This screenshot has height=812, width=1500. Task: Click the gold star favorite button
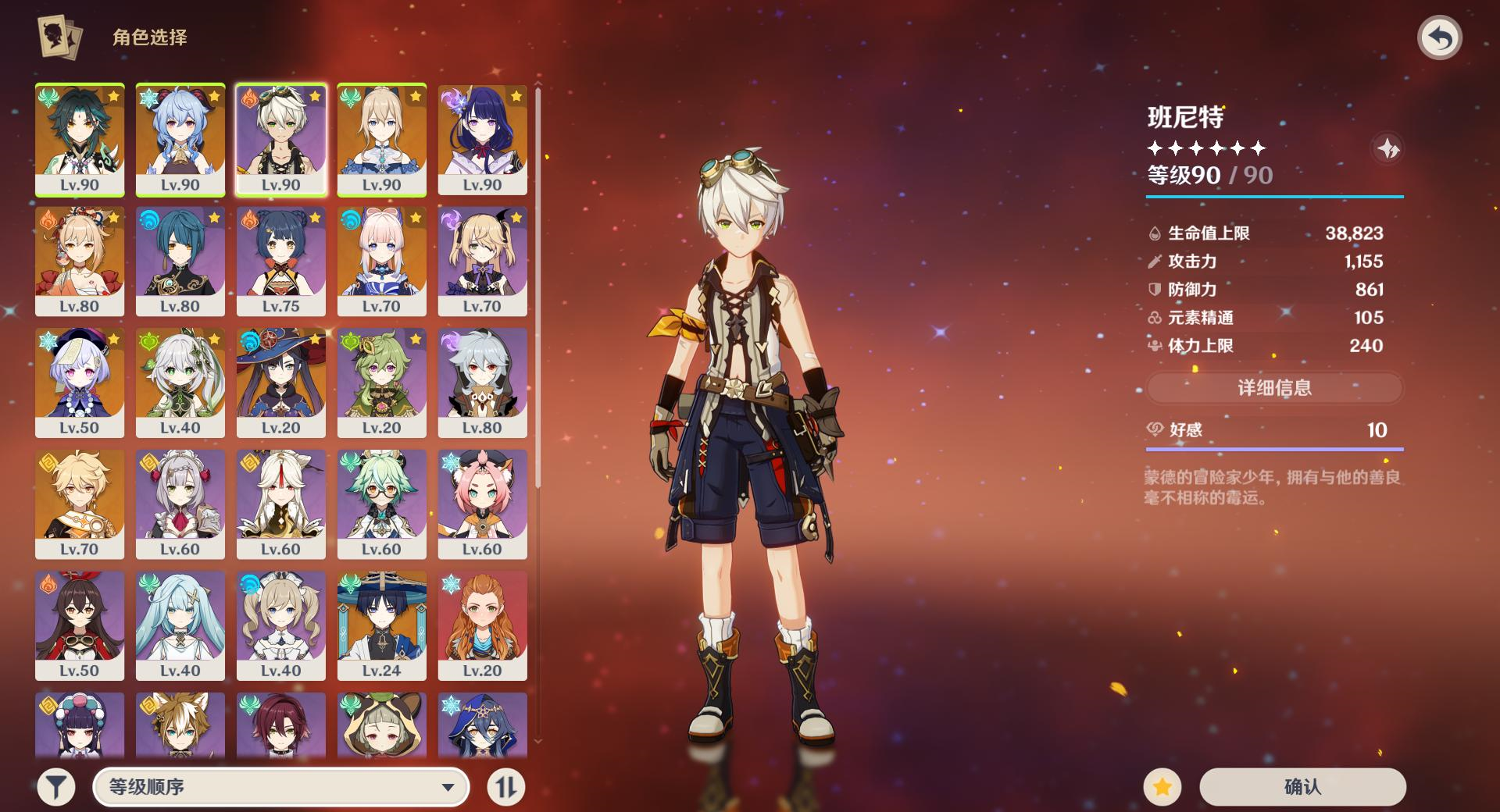(x=1162, y=786)
